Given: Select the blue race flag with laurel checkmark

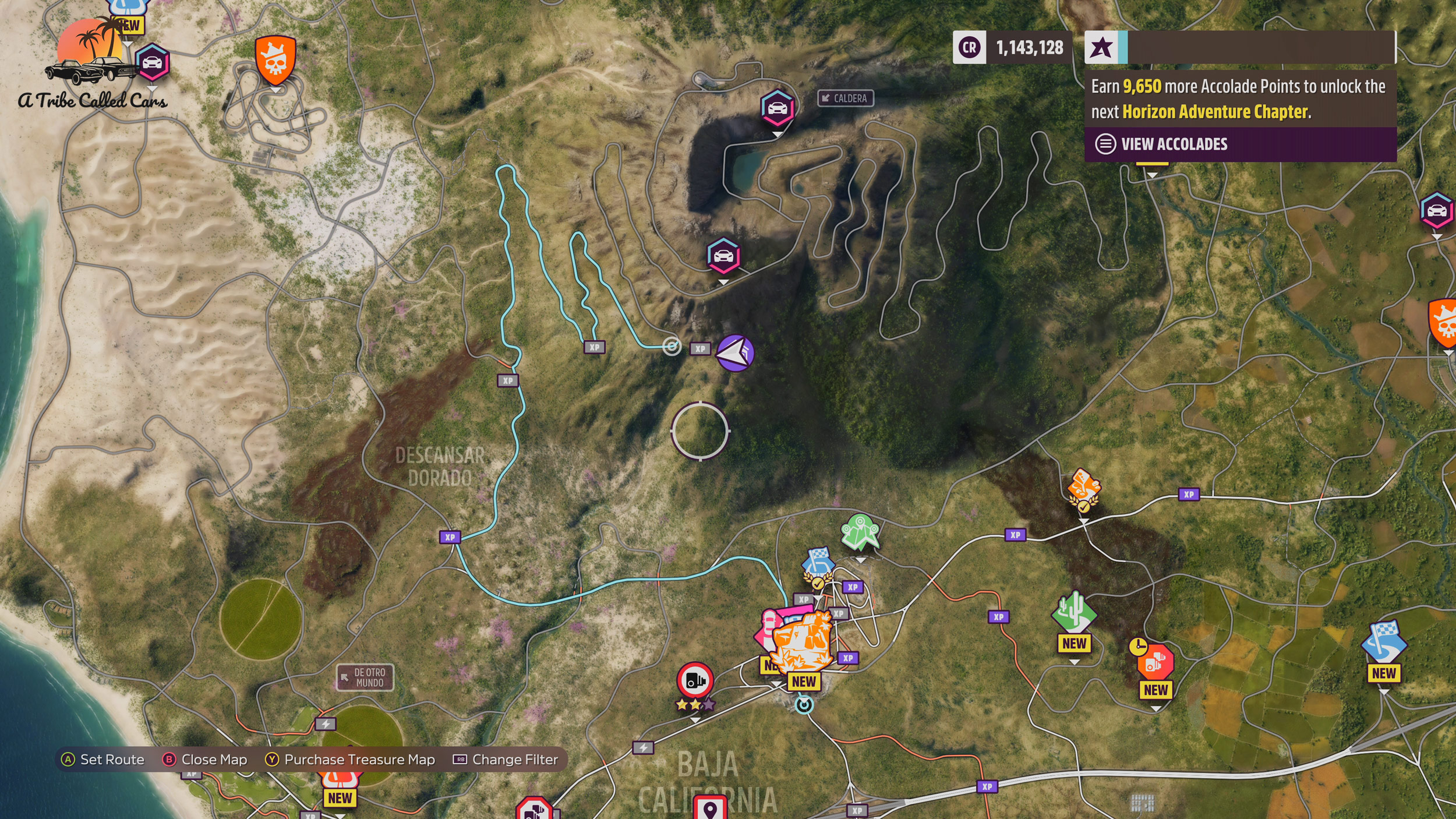Looking at the screenshot, I should click(x=818, y=563).
